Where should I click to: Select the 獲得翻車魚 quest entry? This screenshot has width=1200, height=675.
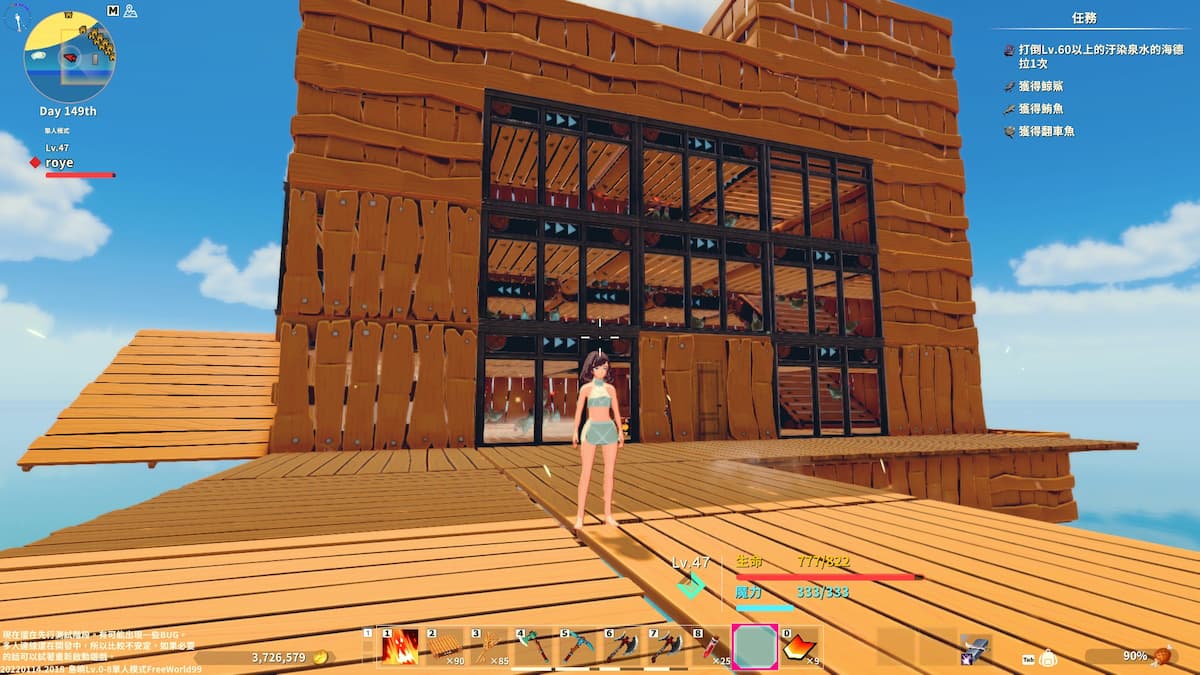[x=1046, y=131]
